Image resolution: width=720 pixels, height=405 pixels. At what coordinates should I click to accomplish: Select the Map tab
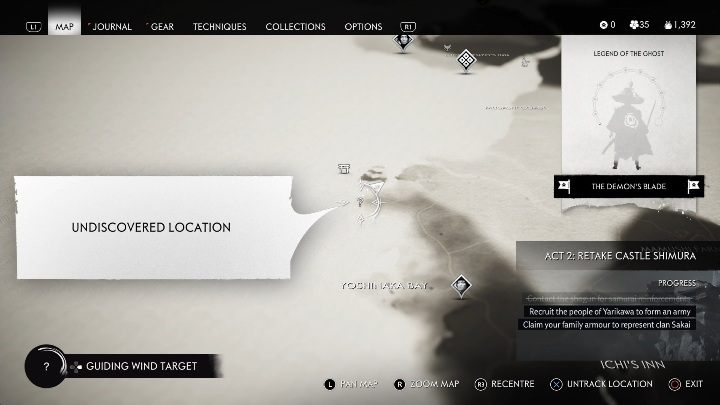[x=65, y=26]
